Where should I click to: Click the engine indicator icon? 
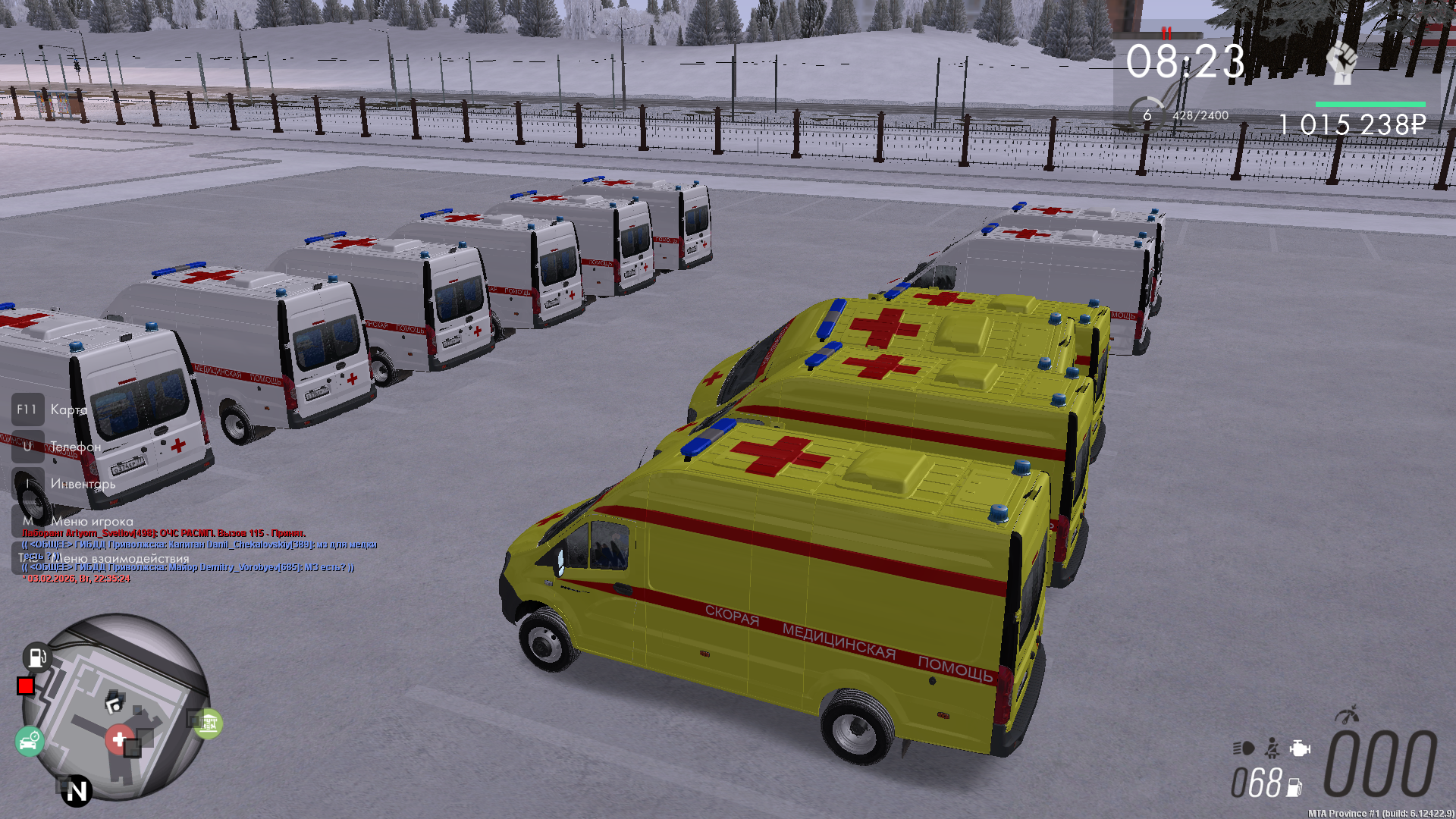1300,748
